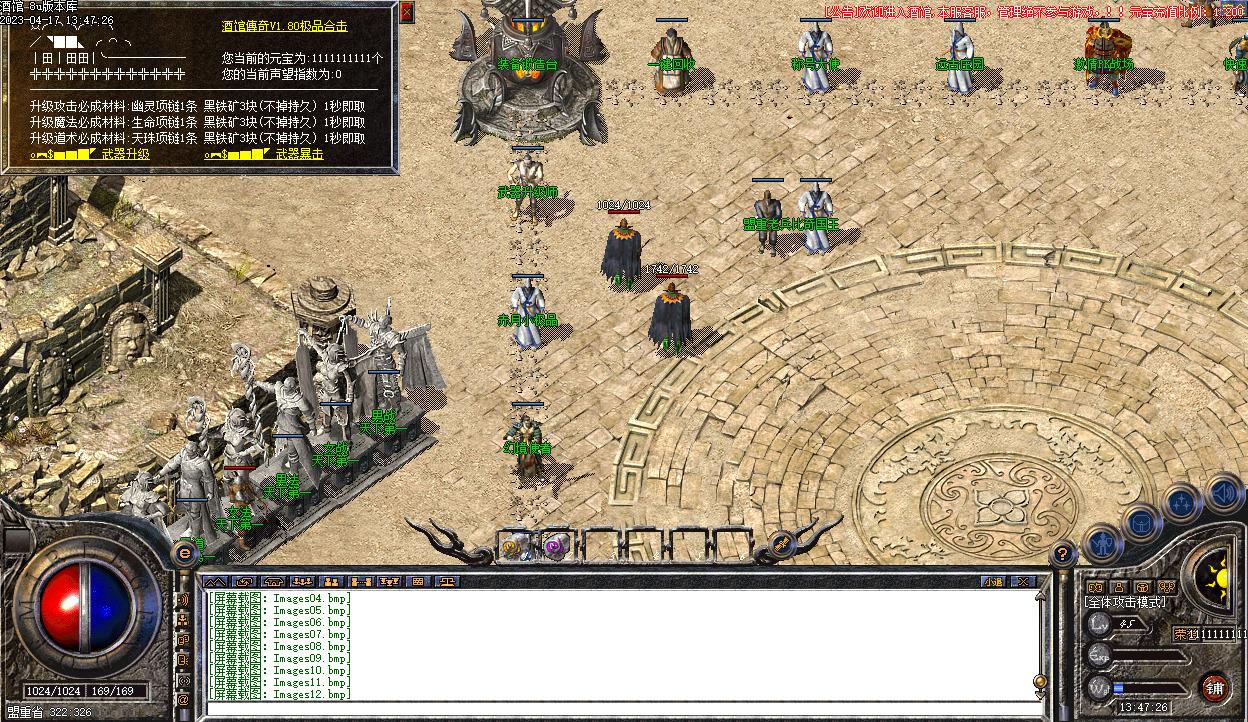
Task: Open help with the question mark button
Action: click(1063, 553)
